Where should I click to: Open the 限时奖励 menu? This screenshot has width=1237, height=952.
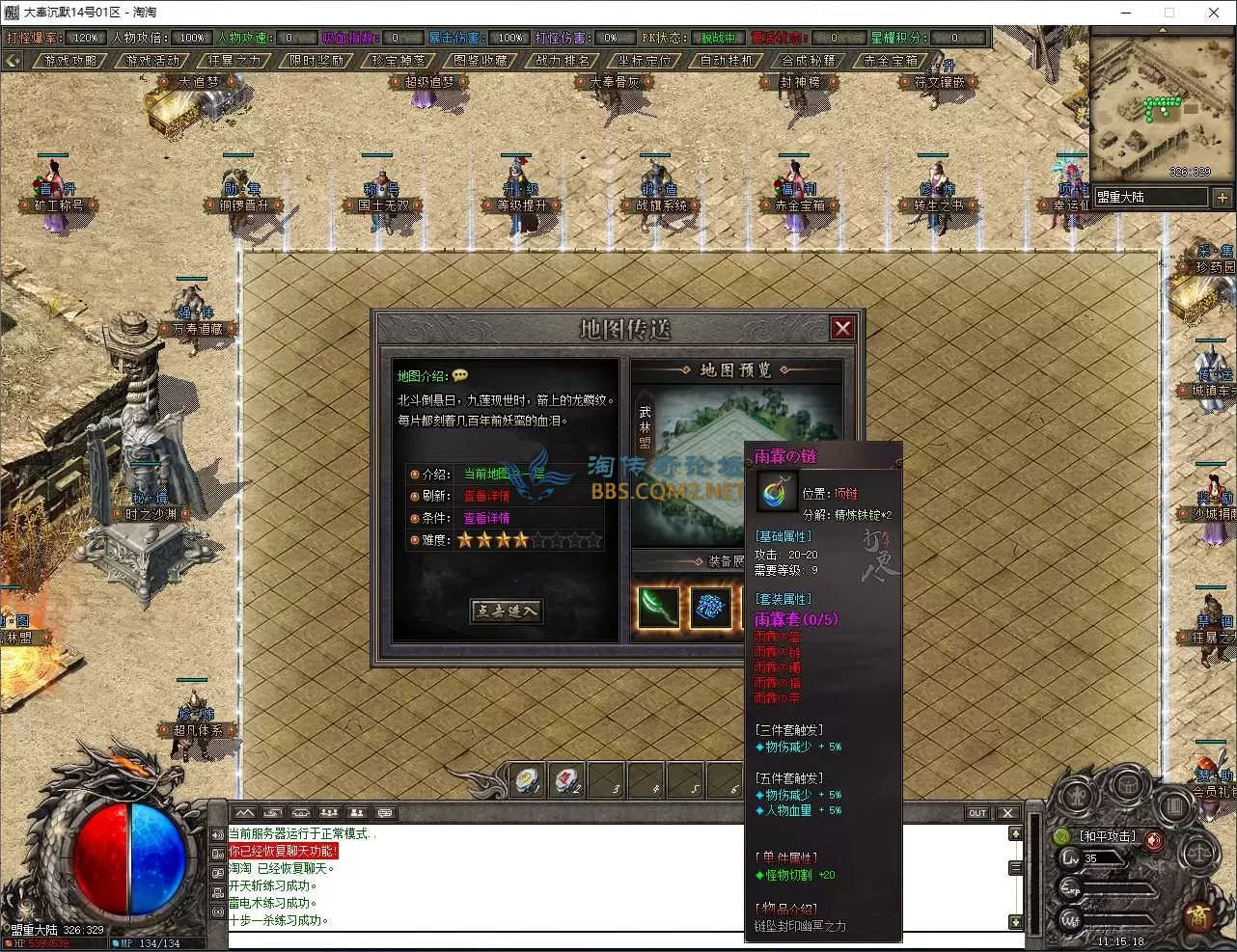316,60
